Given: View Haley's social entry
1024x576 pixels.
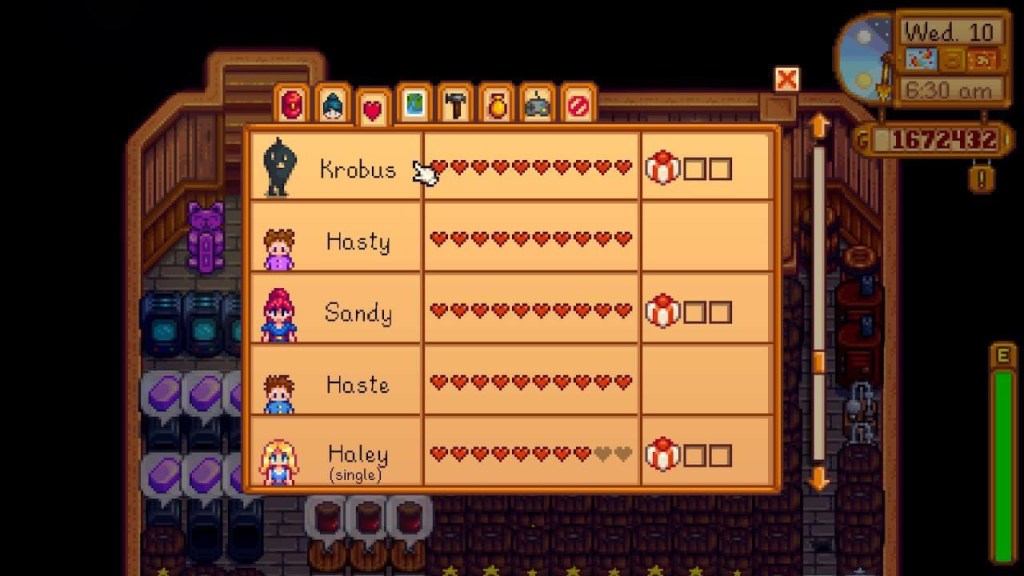Looking at the screenshot, I should click(x=357, y=456).
